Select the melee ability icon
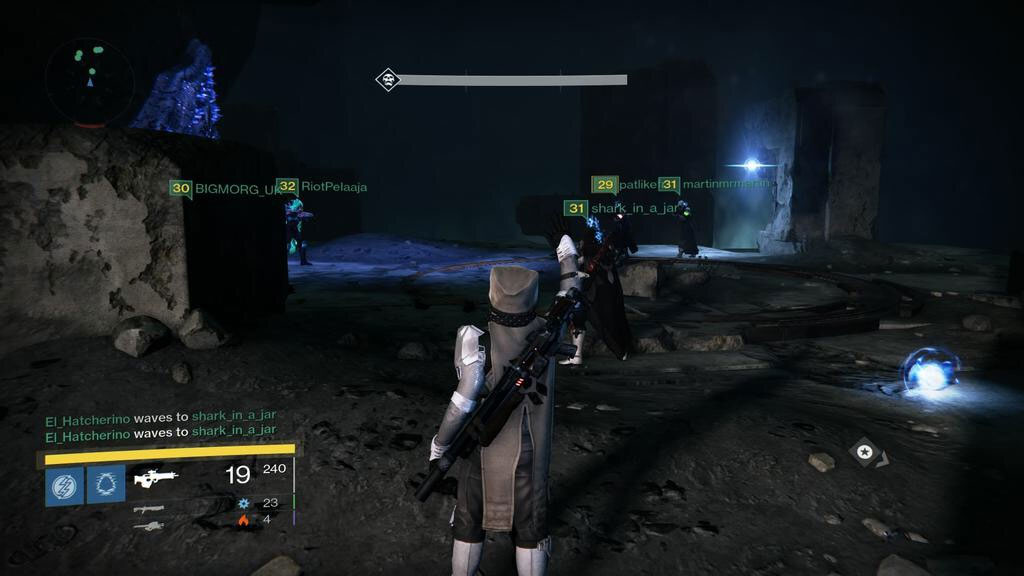The width and height of the screenshot is (1024, 576). pyautogui.click(x=105, y=485)
